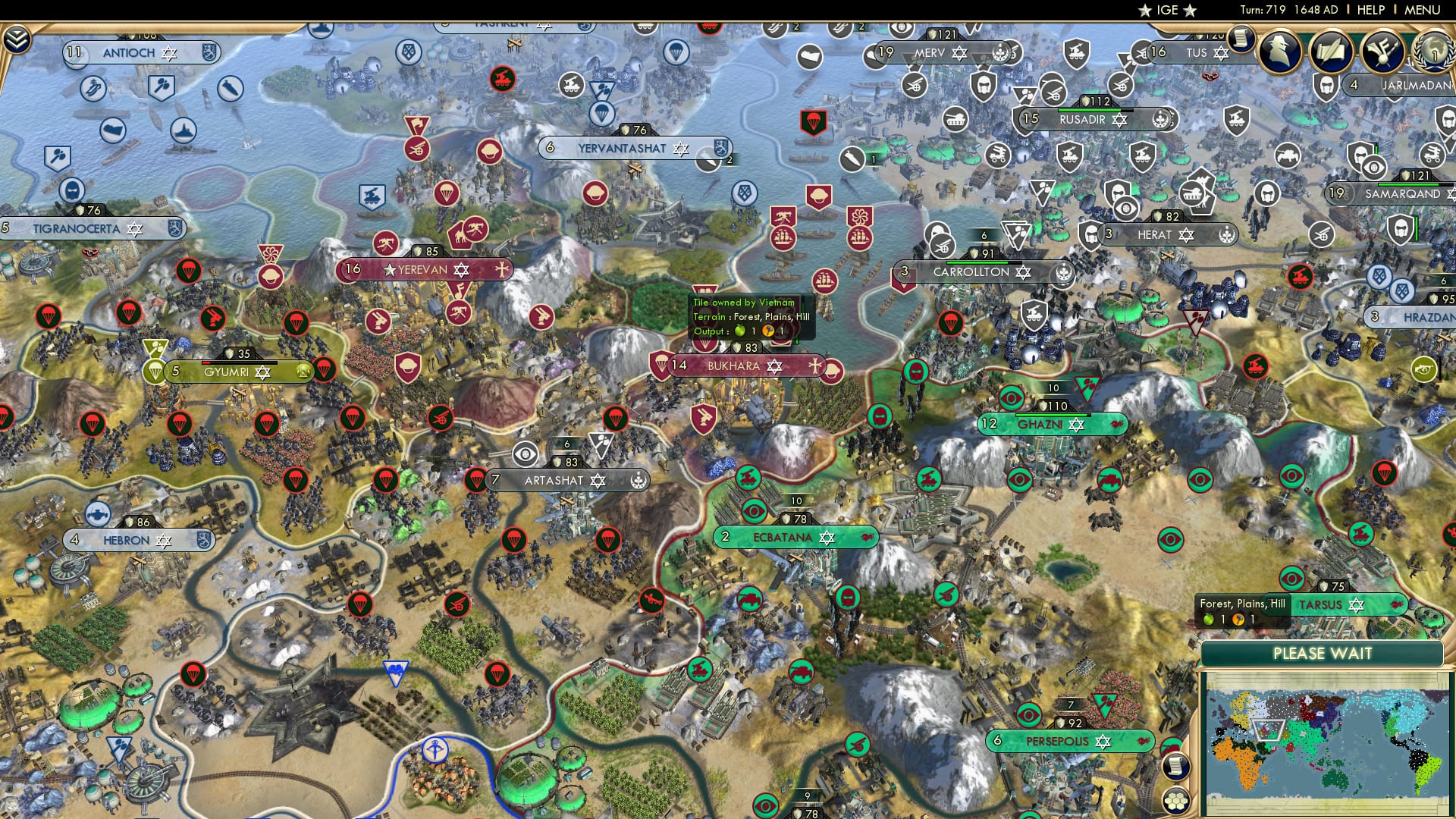
Task: Select the white eye unit icon above Artashat
Action: tap(526, 455)
